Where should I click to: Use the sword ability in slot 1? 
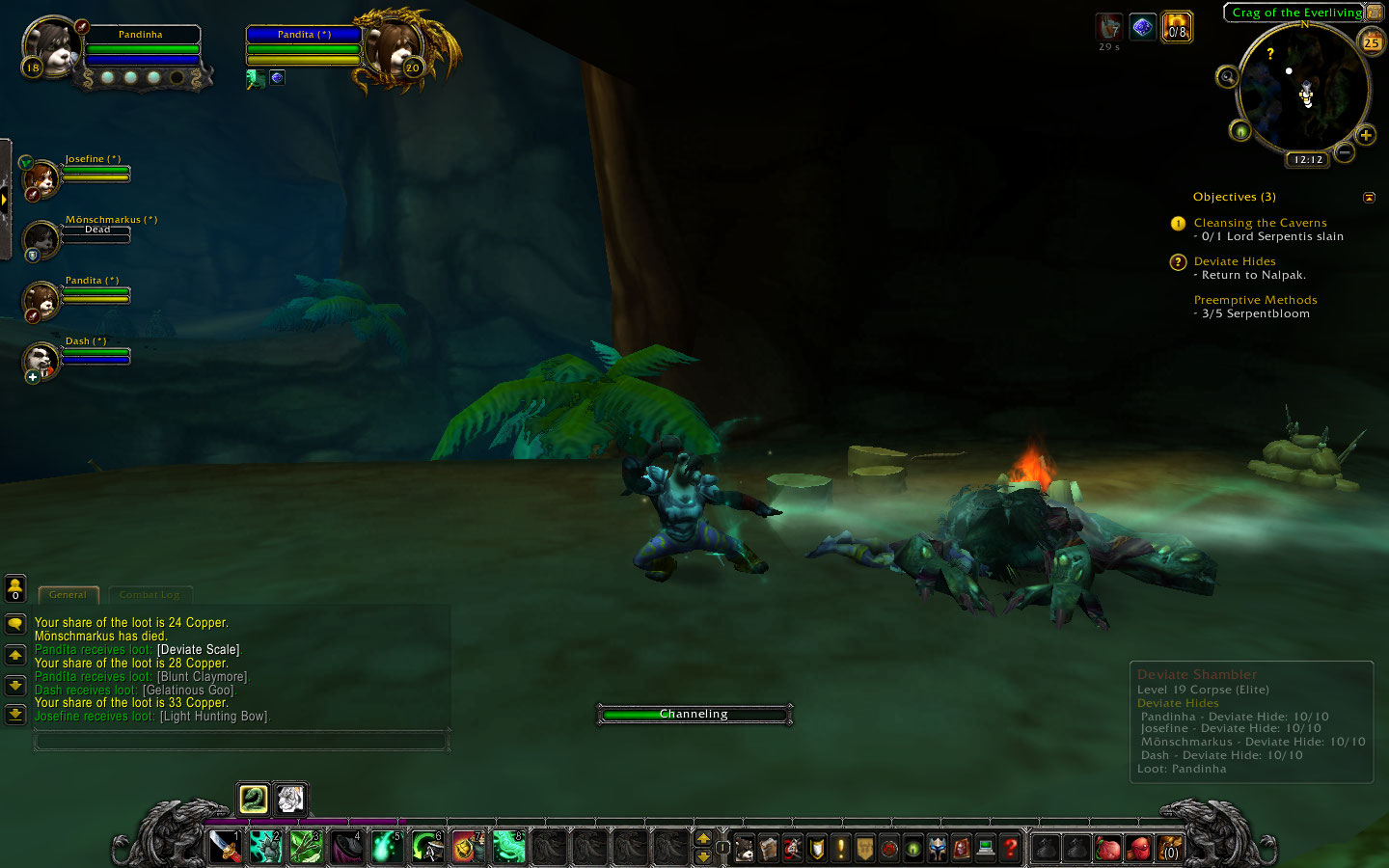[226, 847]
